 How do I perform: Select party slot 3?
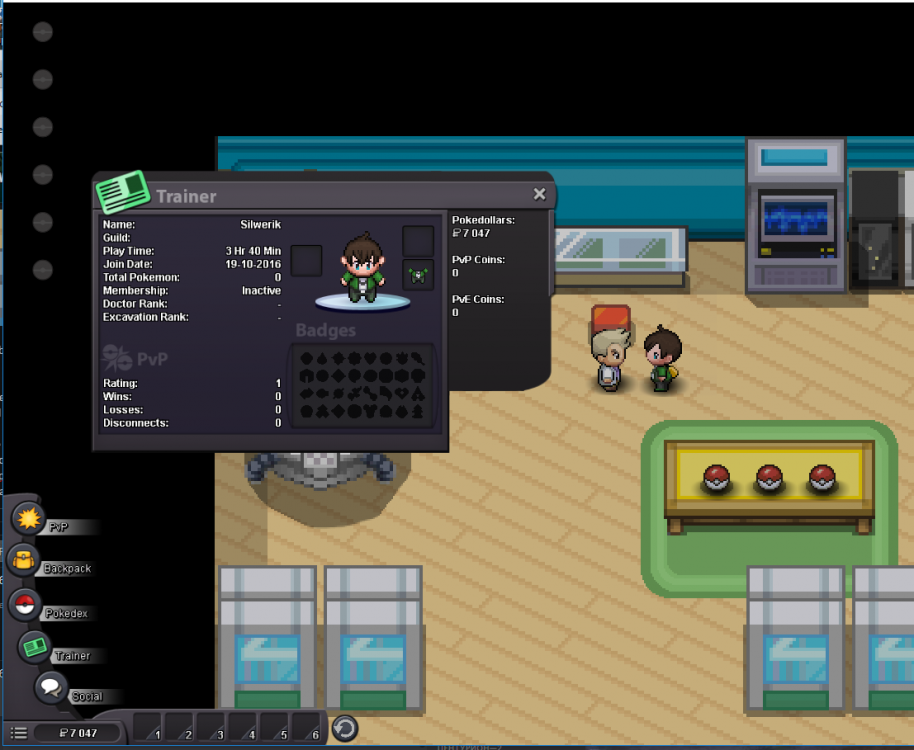pos(212,727)
